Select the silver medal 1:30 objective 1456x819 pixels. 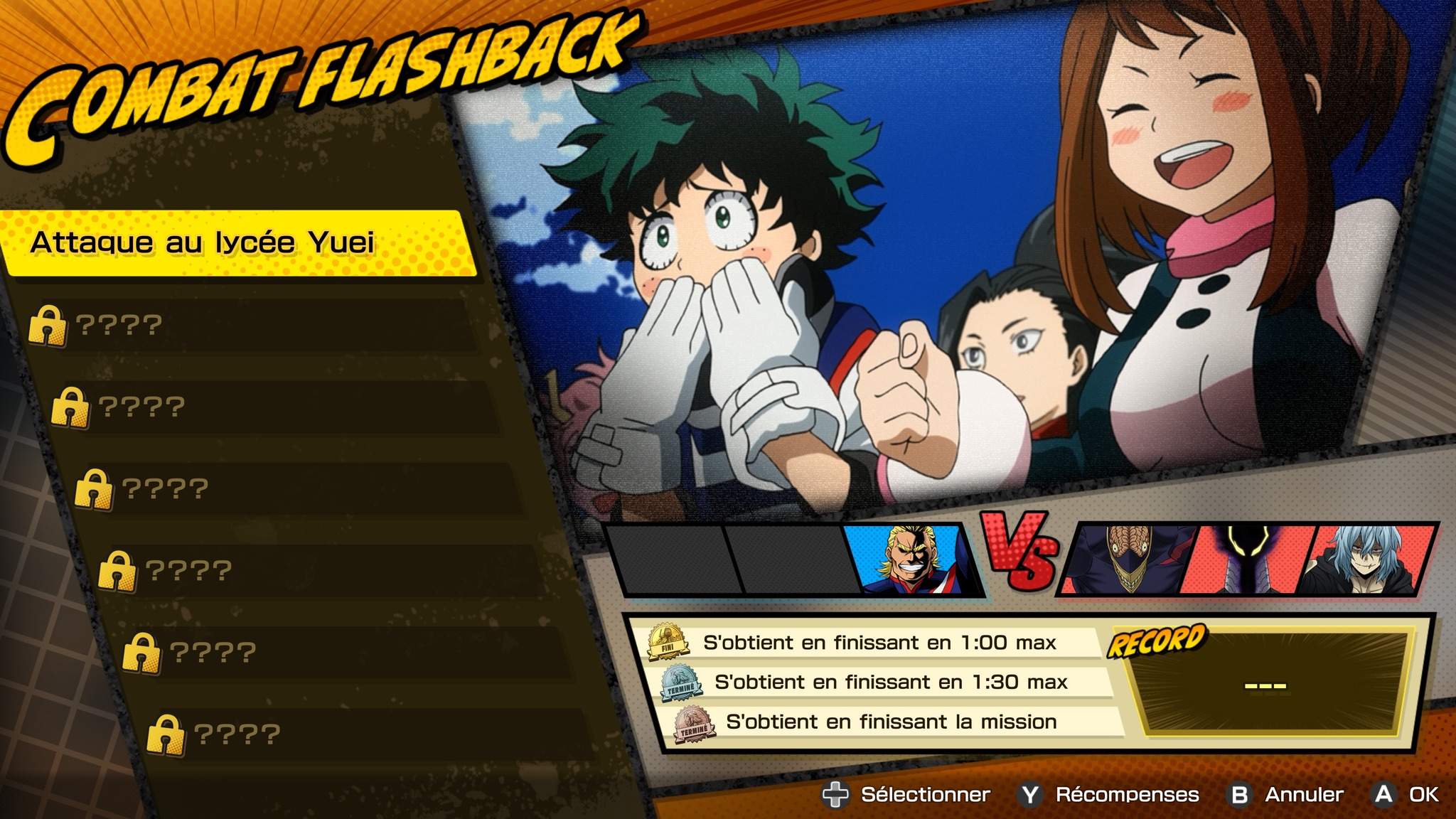point(882,682)
